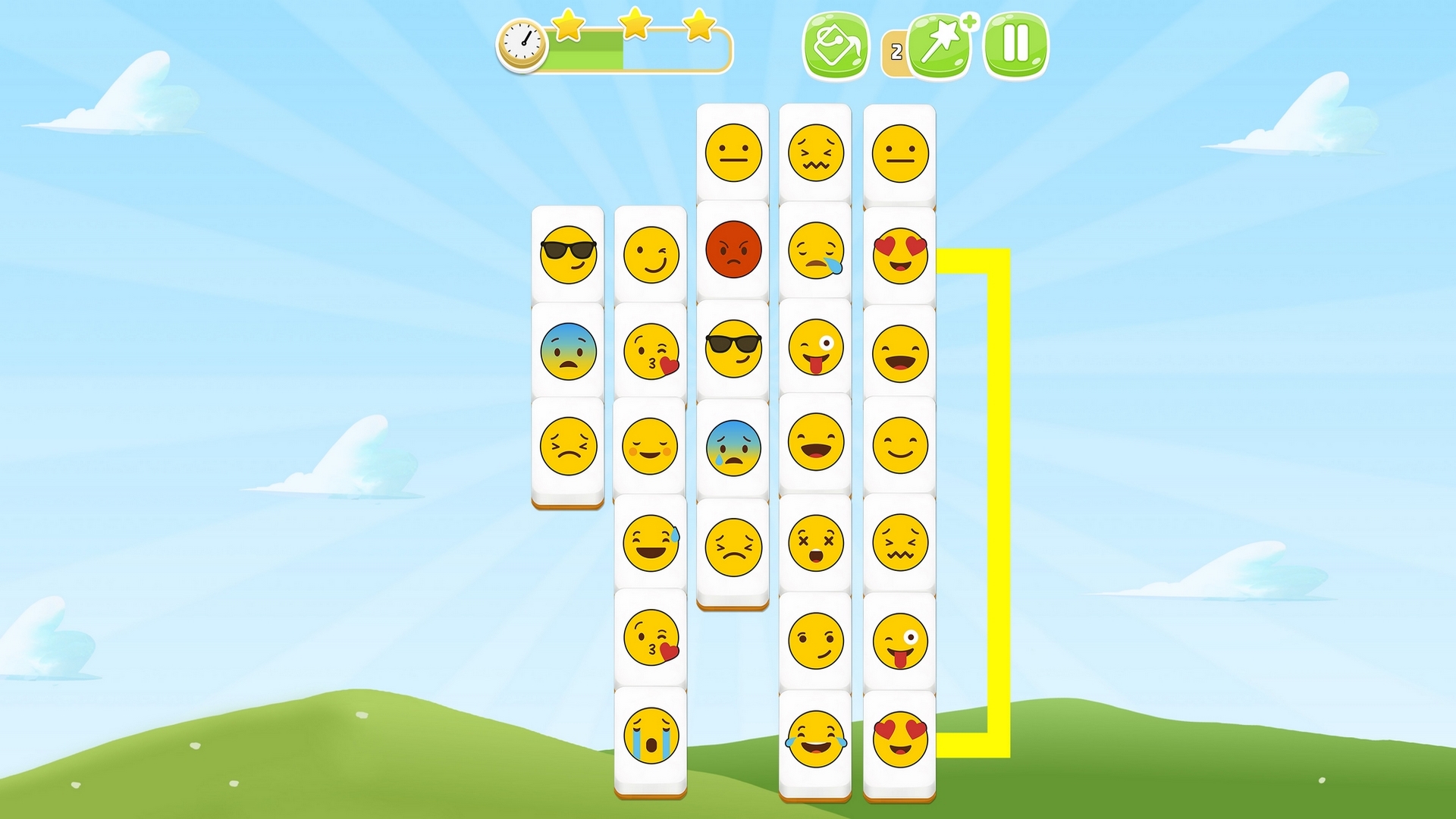1456x819 pixels.
Task: Select a neutral straight-face tile in top row
Action: point(733,152)
